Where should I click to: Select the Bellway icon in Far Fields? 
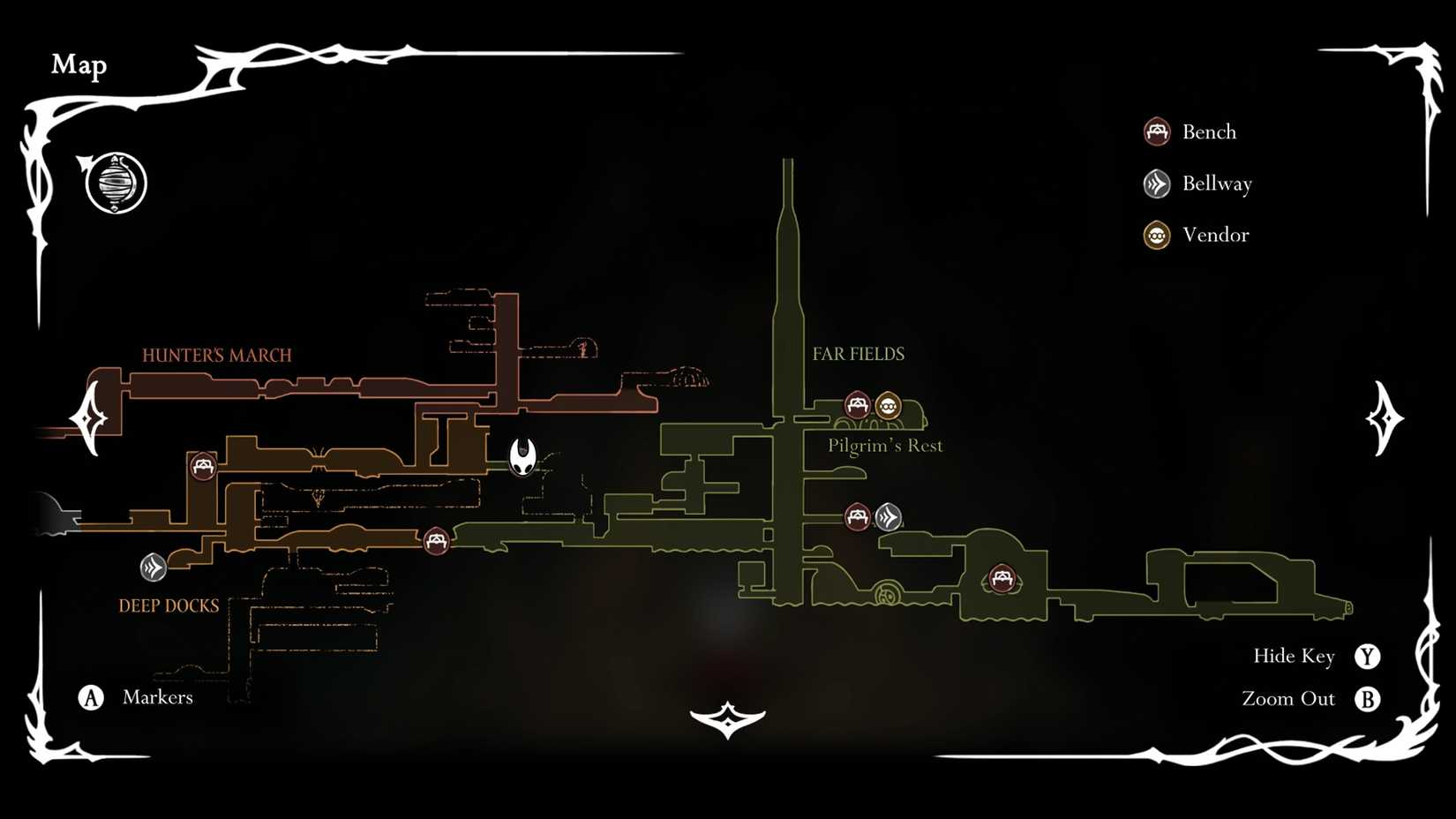pyautogui.click(x=888, y=518)
